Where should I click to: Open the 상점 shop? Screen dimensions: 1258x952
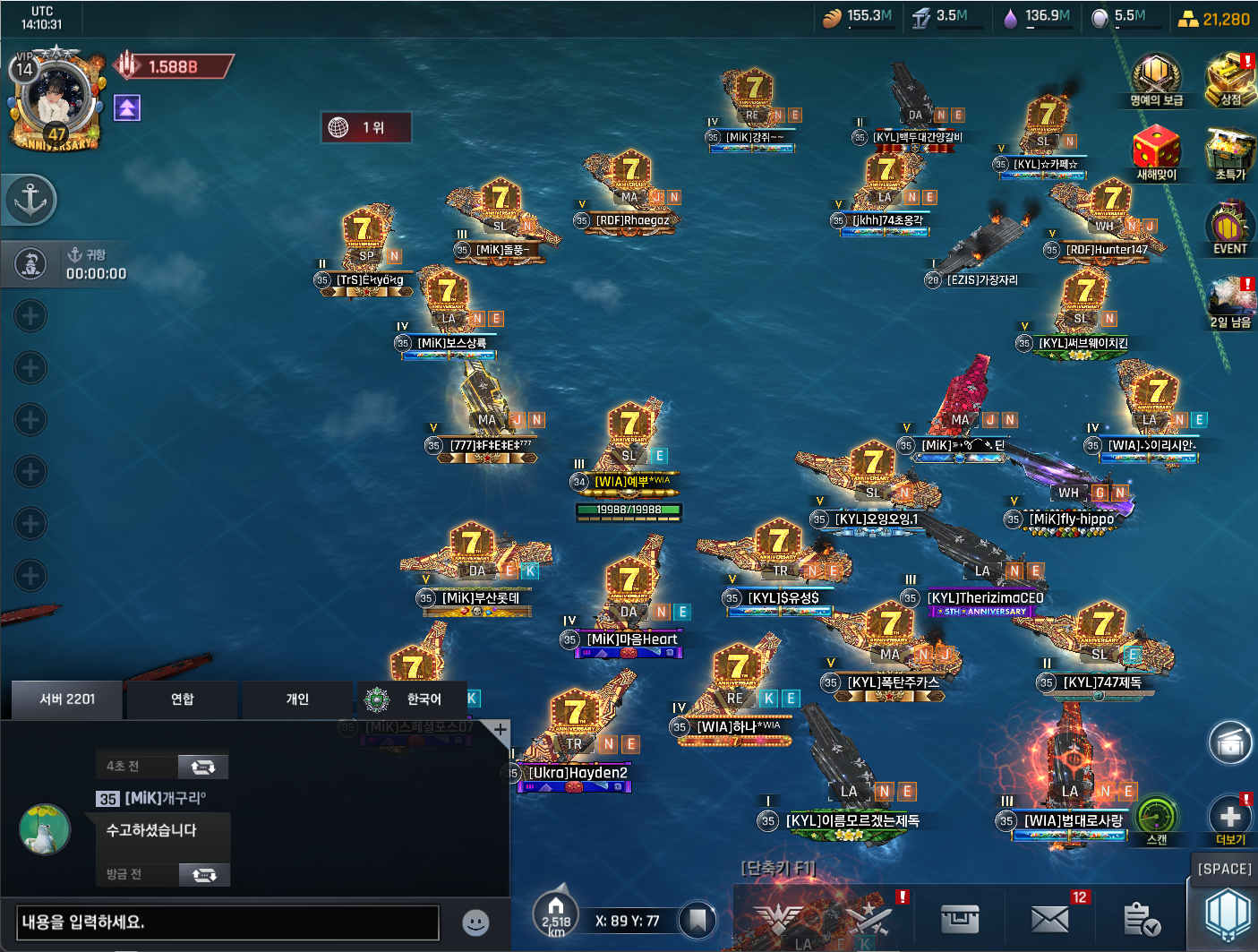1231,78
